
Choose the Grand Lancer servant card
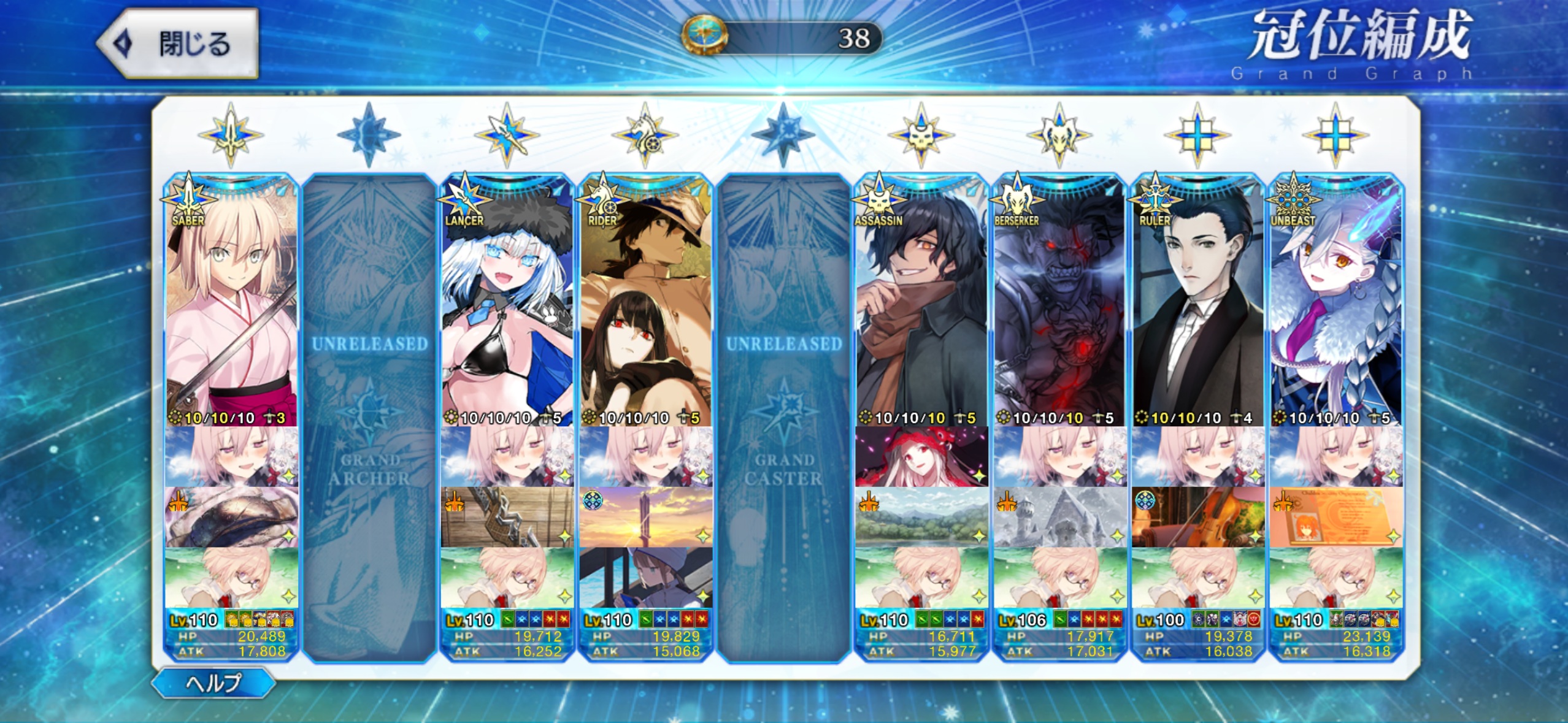point(507,307)
